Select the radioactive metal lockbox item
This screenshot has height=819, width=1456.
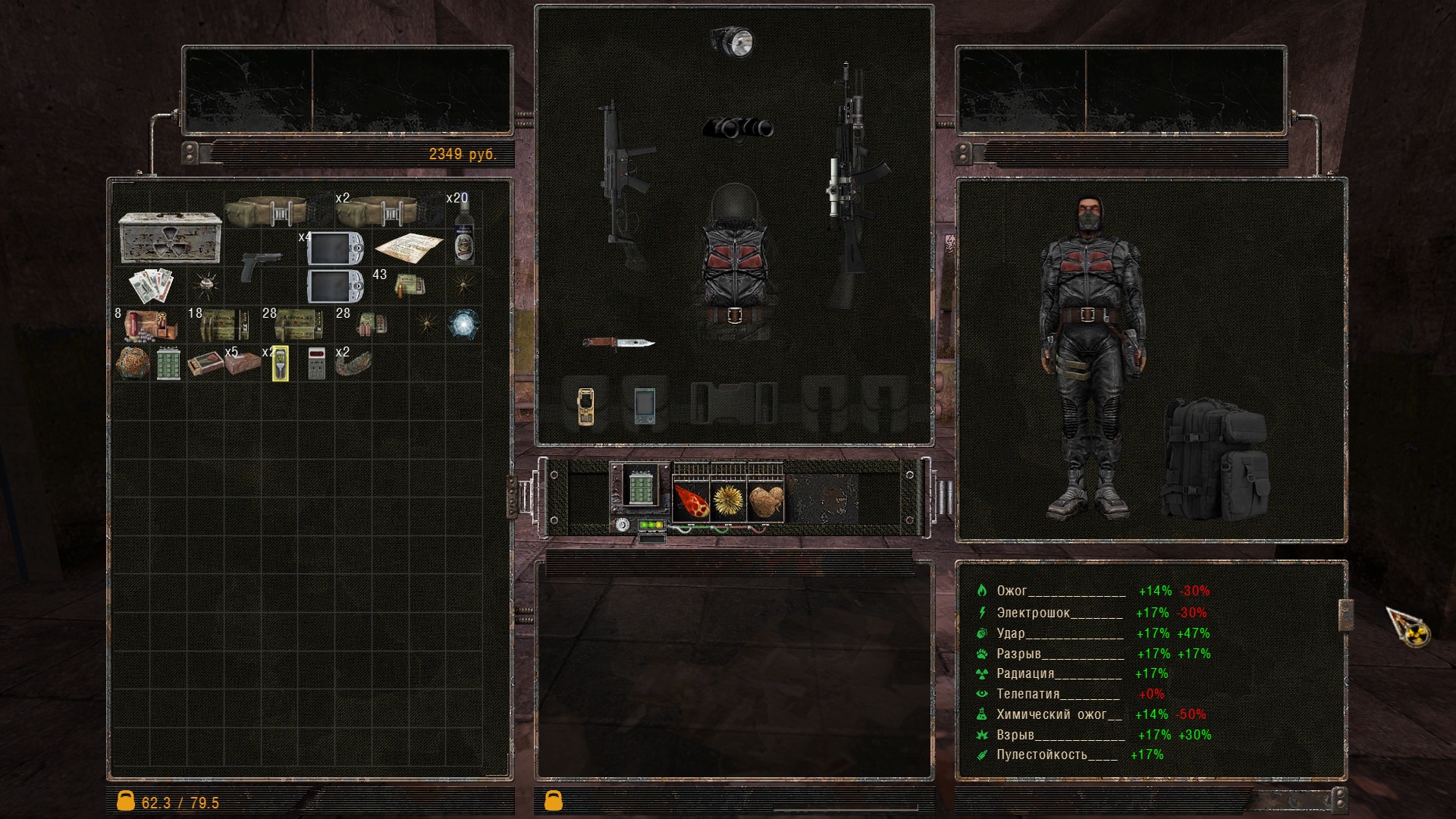(x=170, y=237)
